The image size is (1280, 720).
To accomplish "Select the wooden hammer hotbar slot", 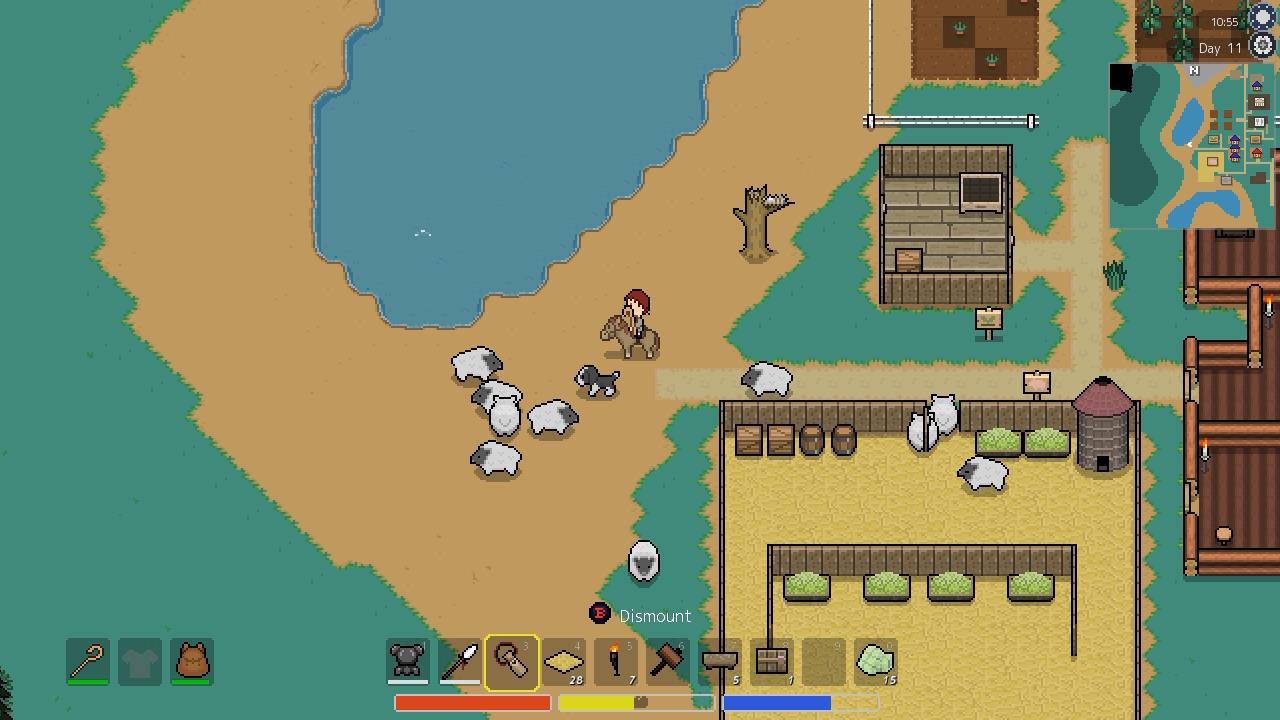I will pos(668,661).
